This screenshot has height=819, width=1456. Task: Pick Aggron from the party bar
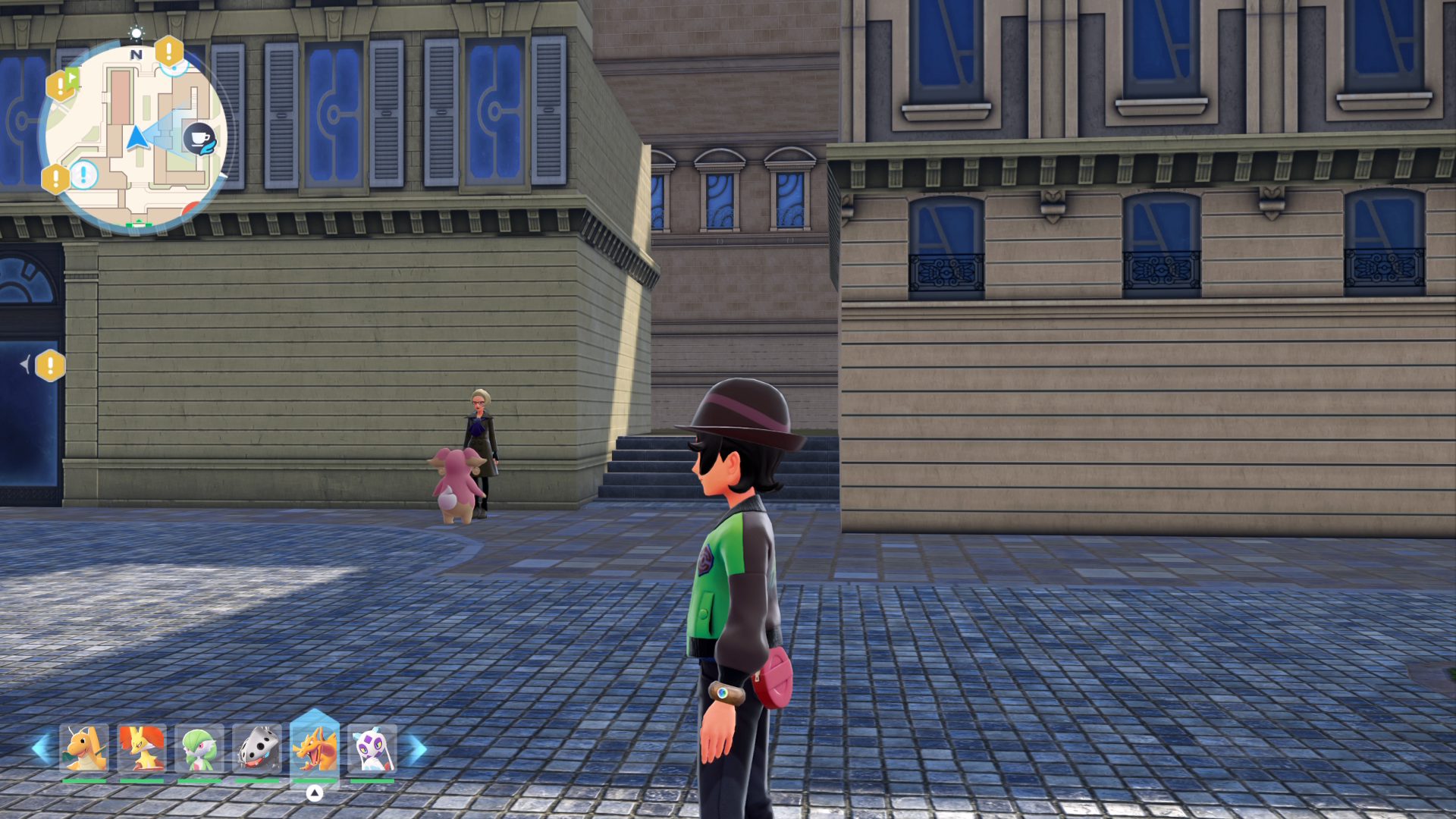(x=257, y=749)
